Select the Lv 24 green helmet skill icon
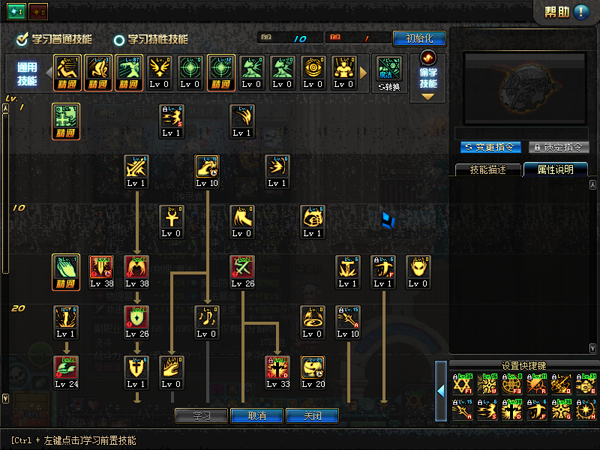Viewport: 600px width, 450px height. tap(65, 367)
